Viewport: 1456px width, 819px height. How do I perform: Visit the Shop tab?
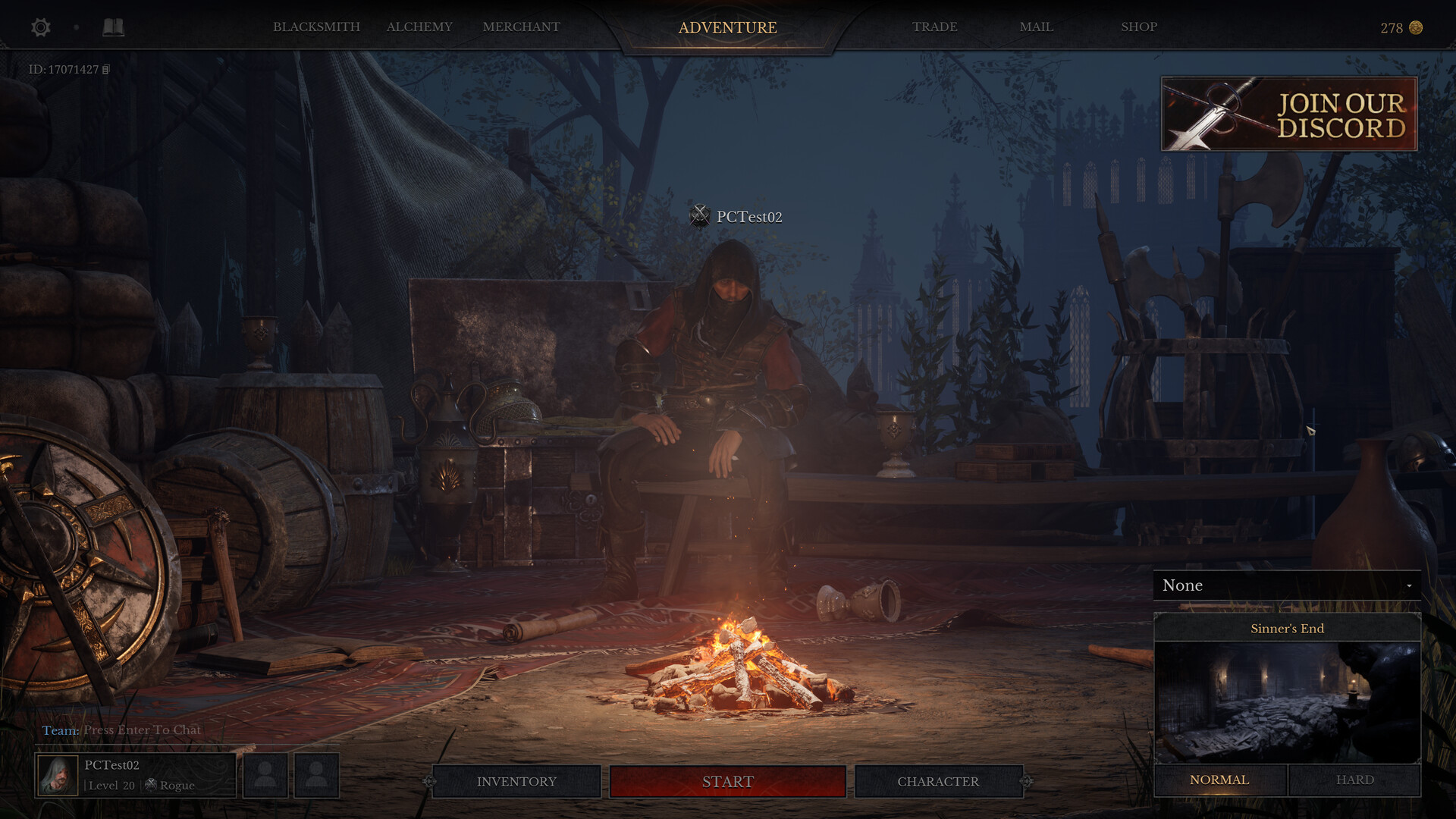[1138, 27]
